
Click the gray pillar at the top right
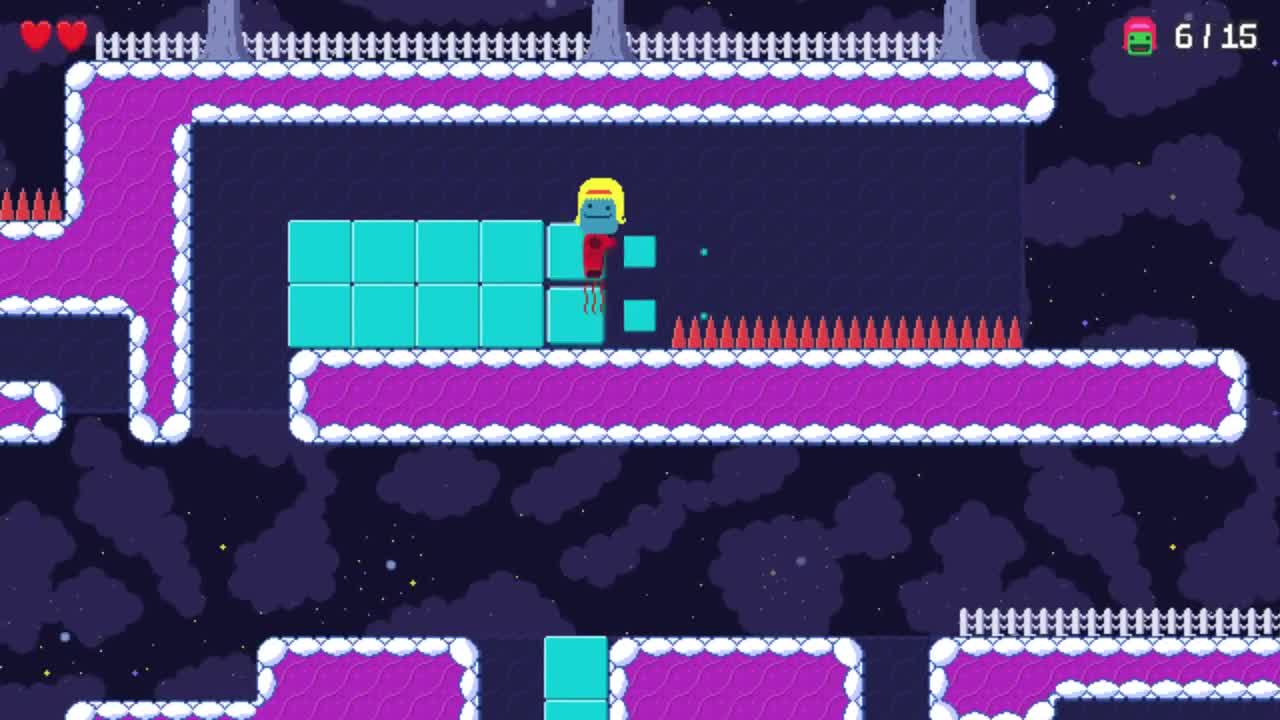(962, 20)
